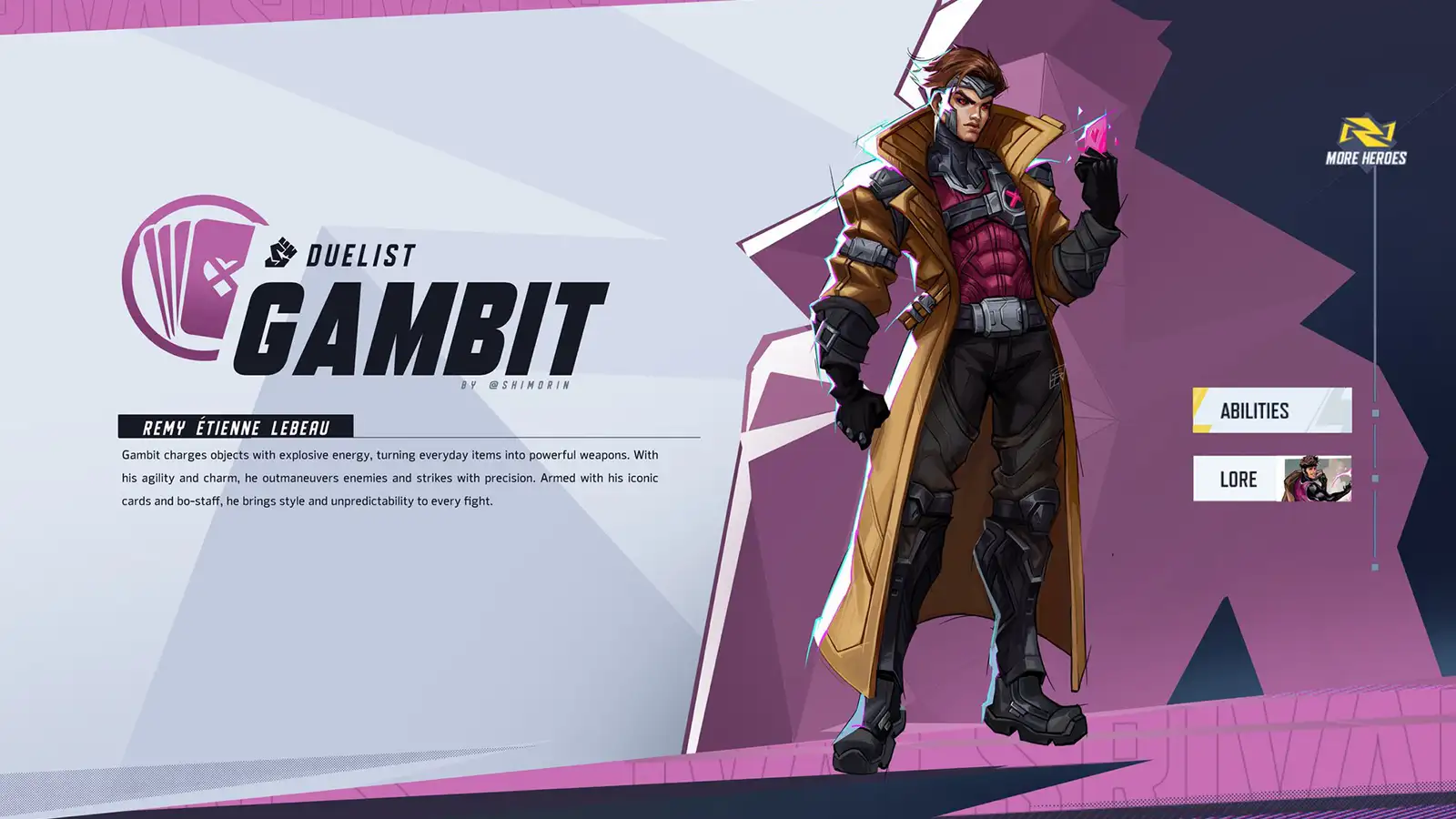
Task: Click the upper square marker on the timeline
Action: click(1375, 413)
